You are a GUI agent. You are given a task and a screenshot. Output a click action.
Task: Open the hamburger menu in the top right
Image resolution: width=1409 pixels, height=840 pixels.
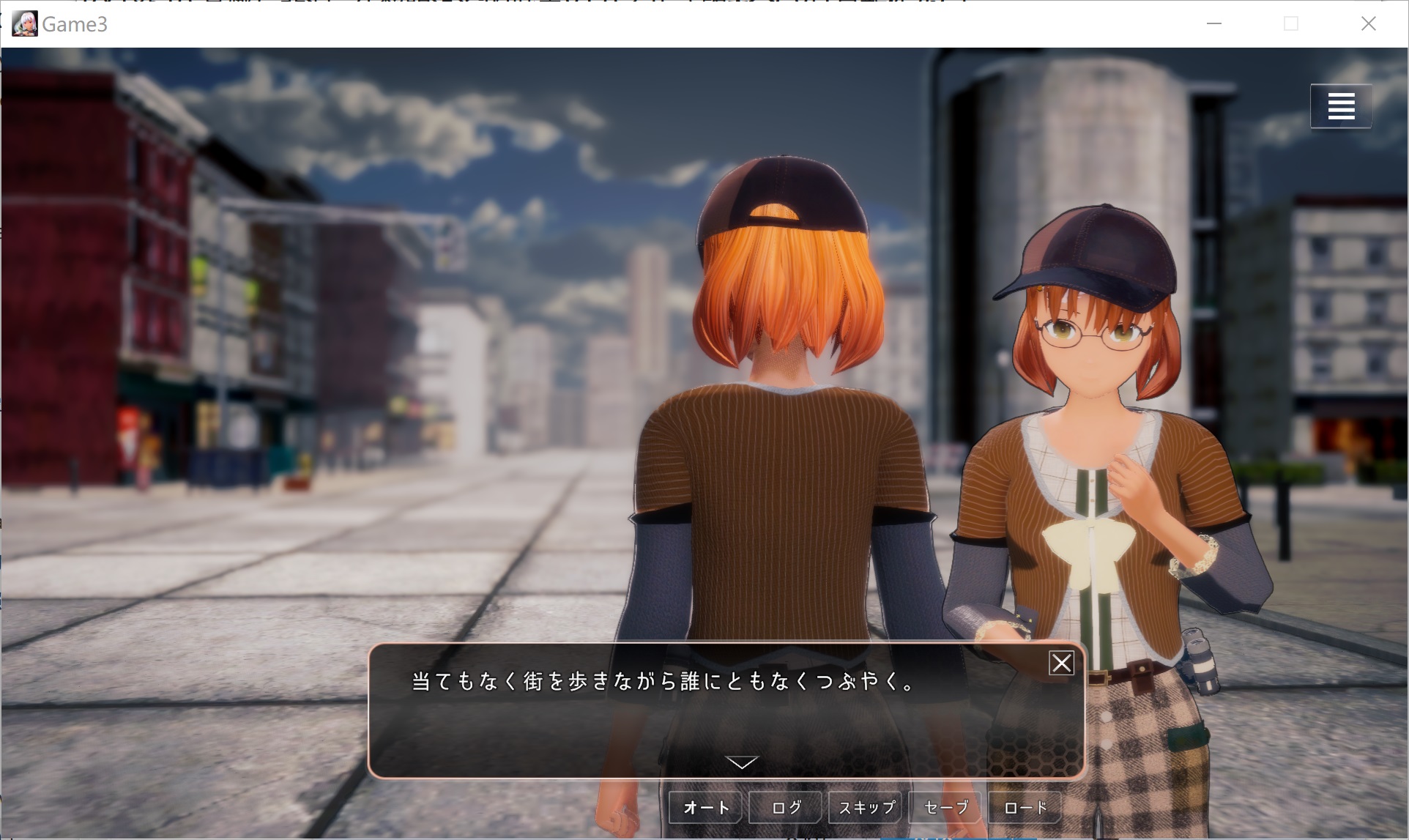click(1341, 105)
